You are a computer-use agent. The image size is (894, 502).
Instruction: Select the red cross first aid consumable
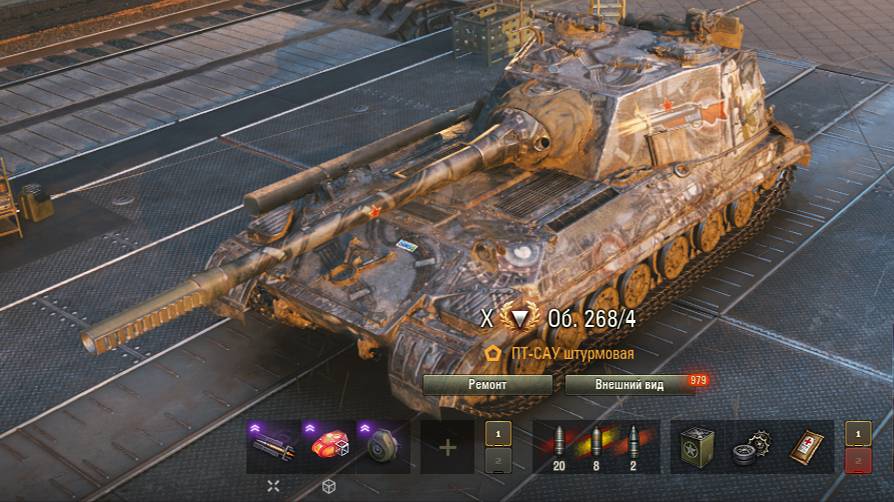[806, 446]
